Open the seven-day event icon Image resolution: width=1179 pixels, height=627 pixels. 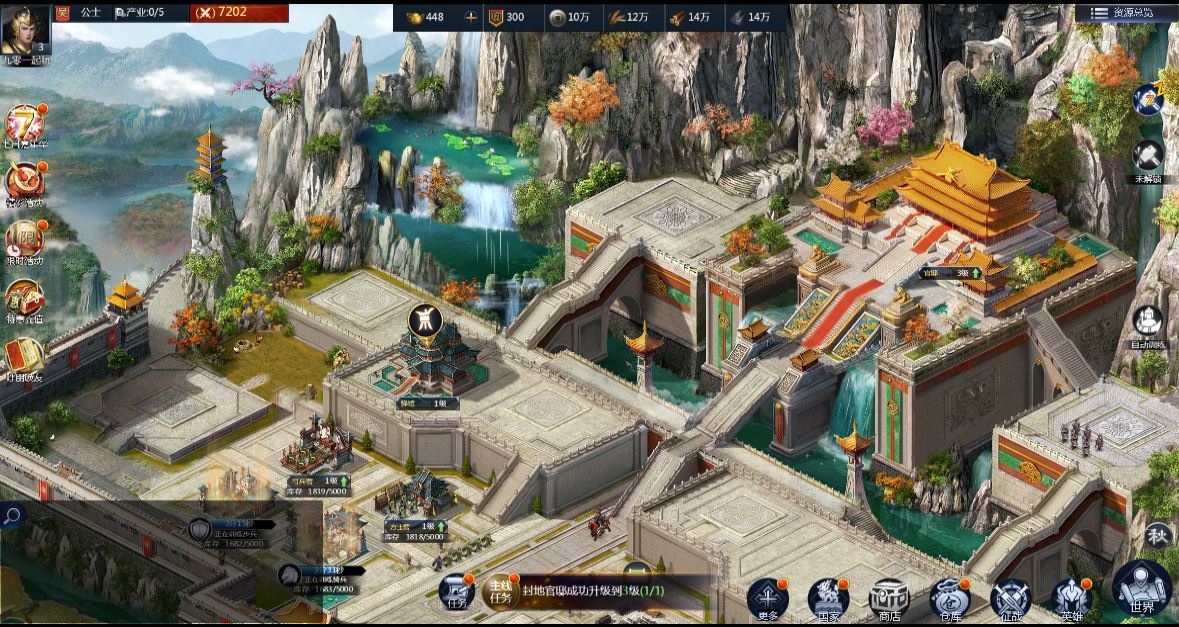[x=24, y=126]
